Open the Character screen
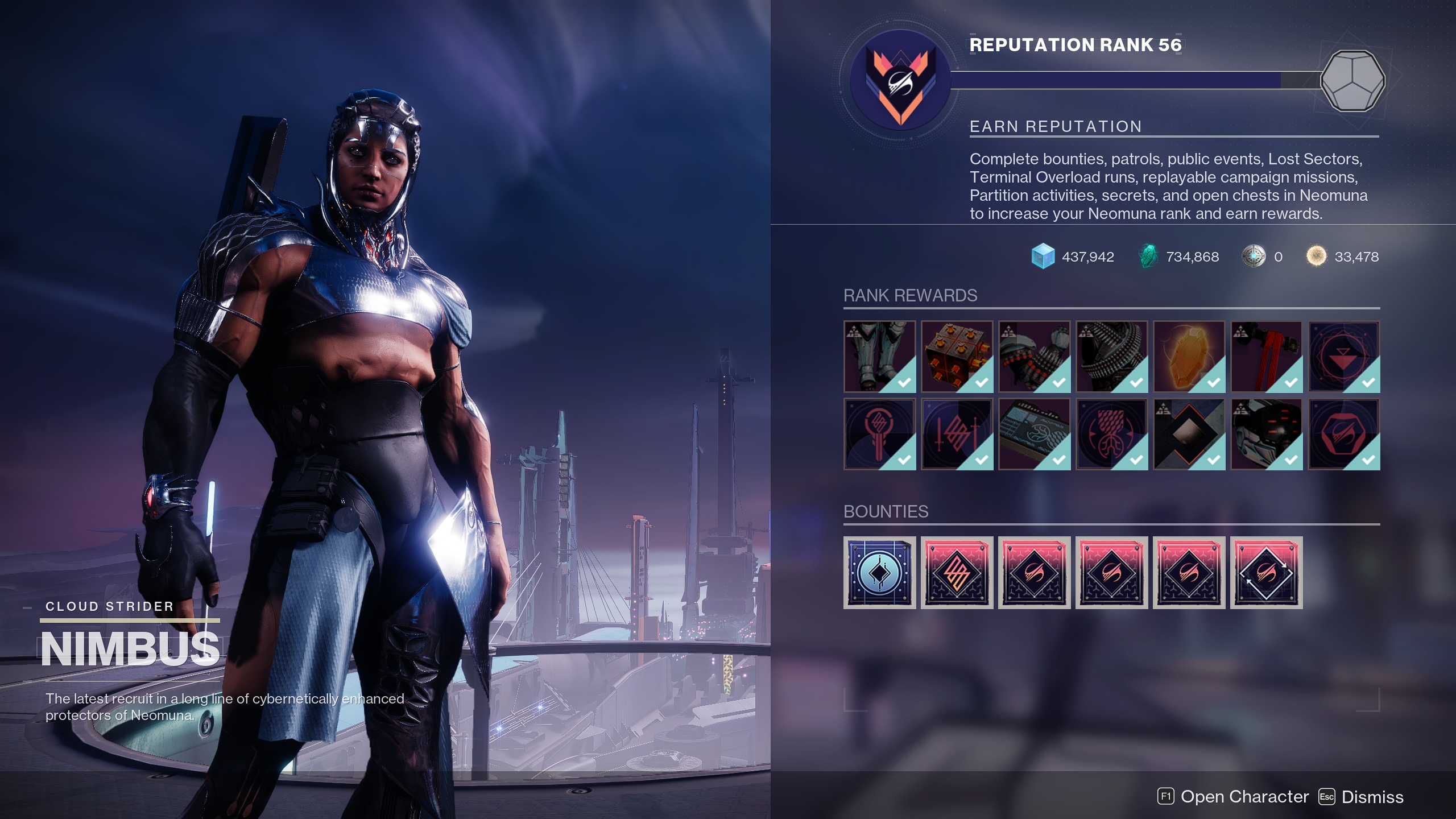This screenshot has height=819, width=1456. (1233, 797)
